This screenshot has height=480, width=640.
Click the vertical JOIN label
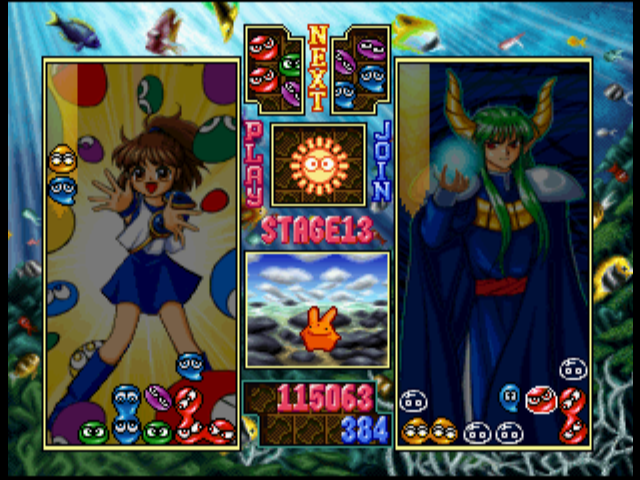[381, 163]
